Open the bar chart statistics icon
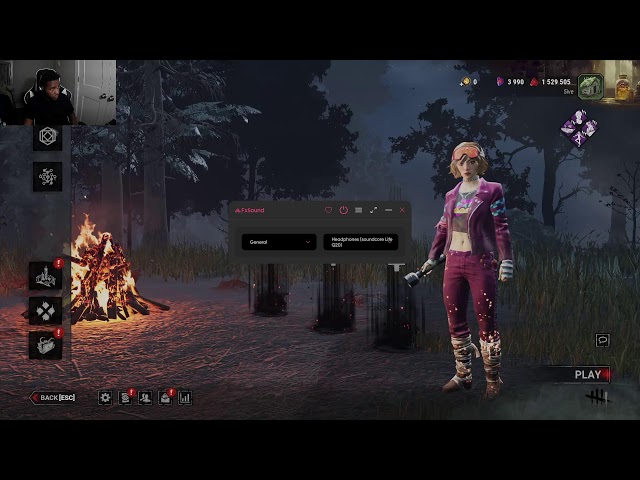 [x=185, y=398]
